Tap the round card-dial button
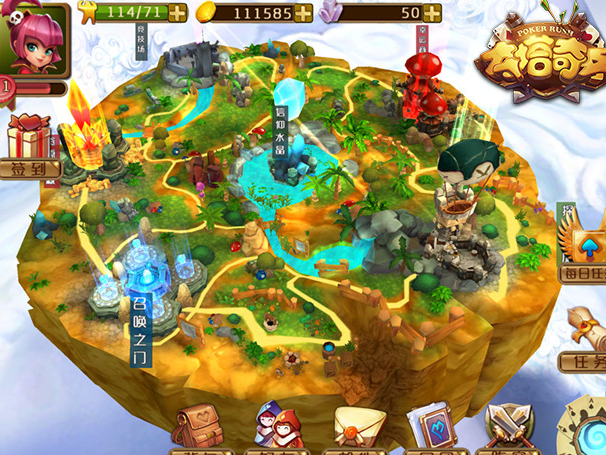Screen dimensions: 606x455 (x=585, y=428)
